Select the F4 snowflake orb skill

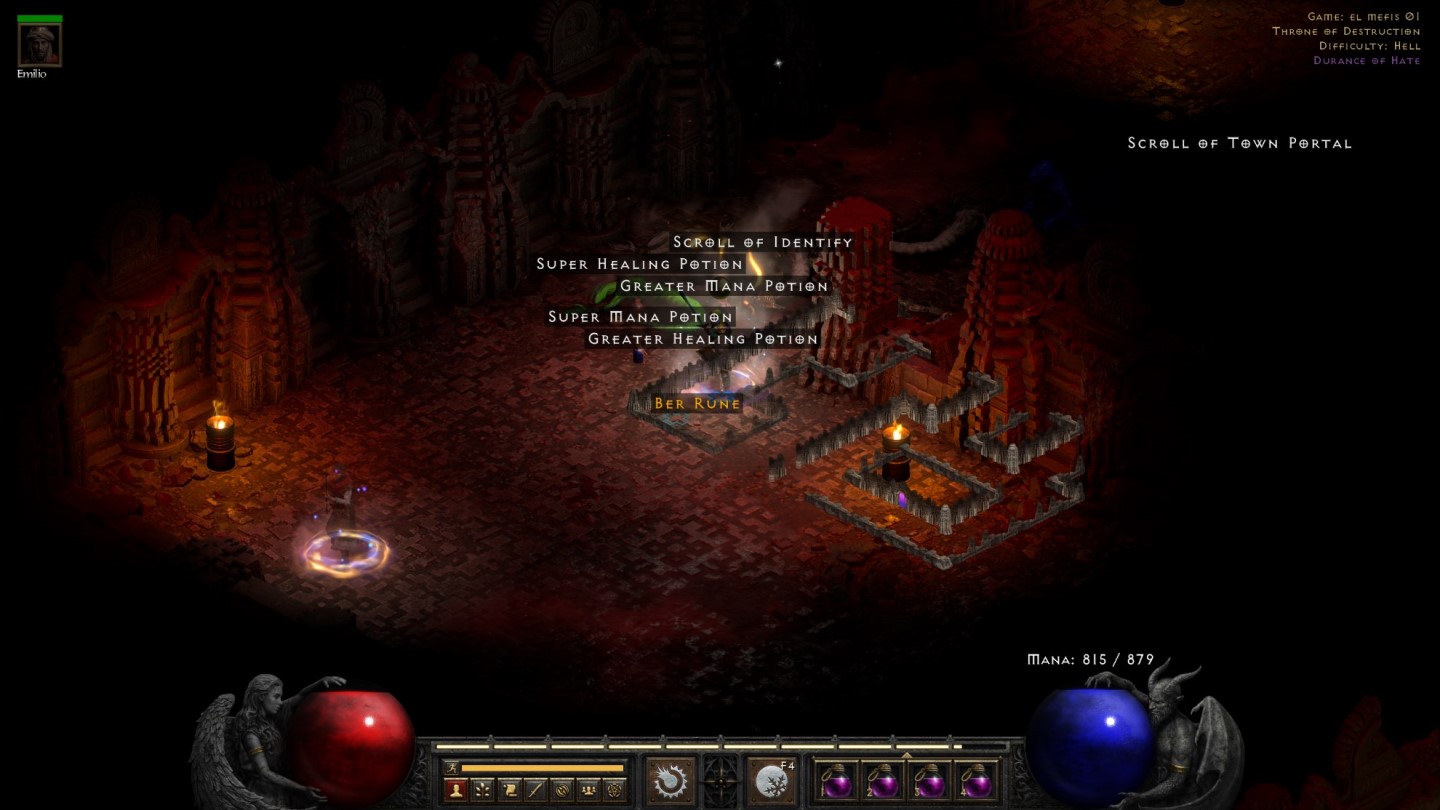tap(772, 781)
